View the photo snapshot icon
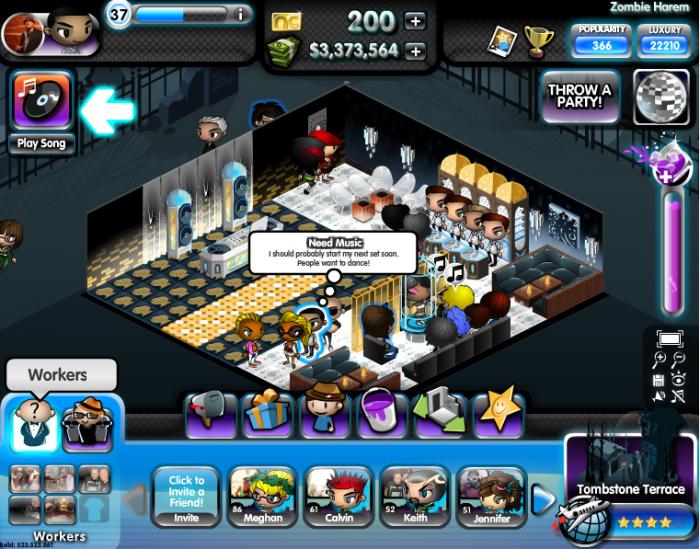Image resolution: width=700 pixels, height=549 pixels. coord(503,40)
